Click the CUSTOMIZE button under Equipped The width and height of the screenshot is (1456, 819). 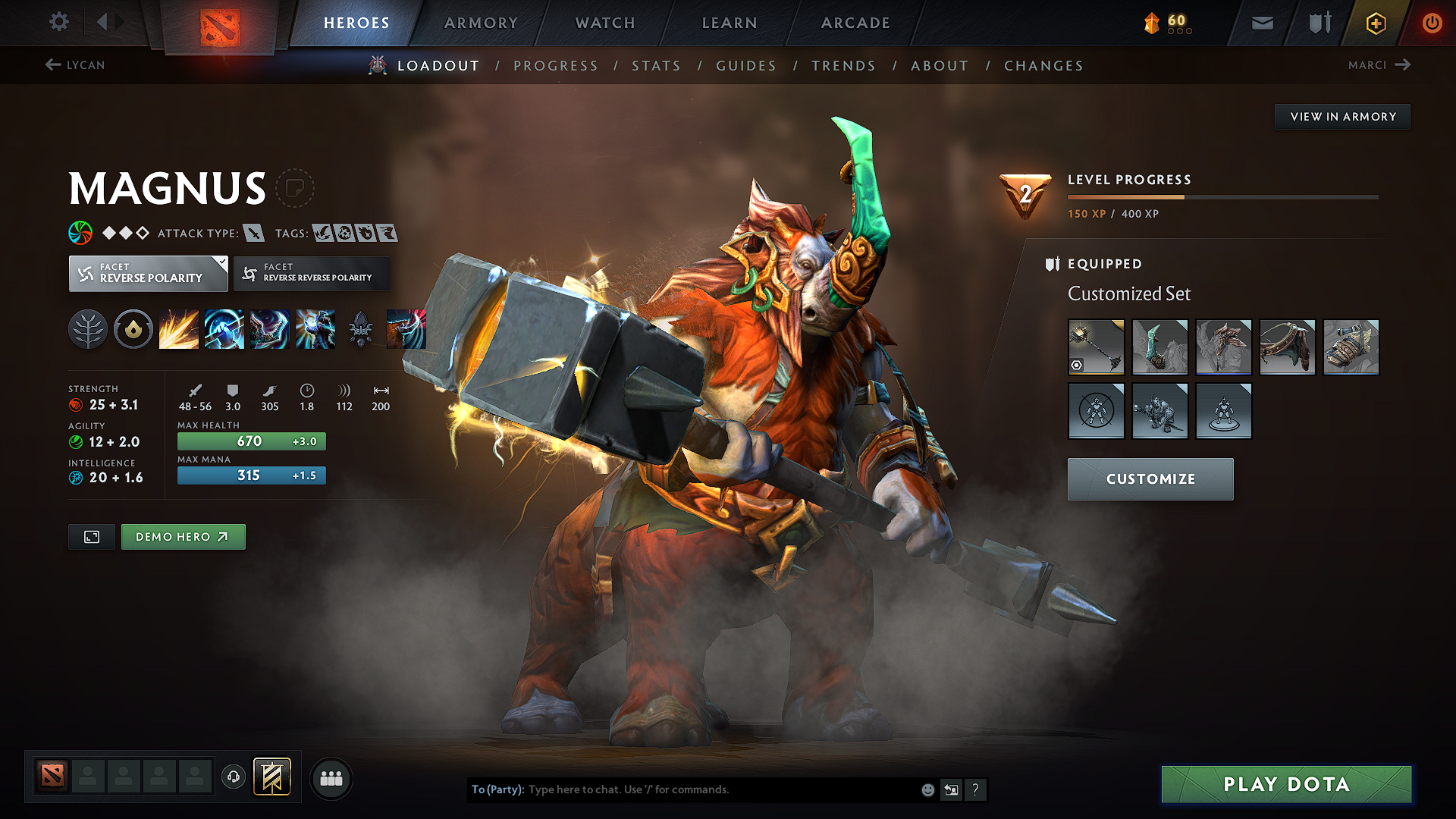coord(1150,479)
